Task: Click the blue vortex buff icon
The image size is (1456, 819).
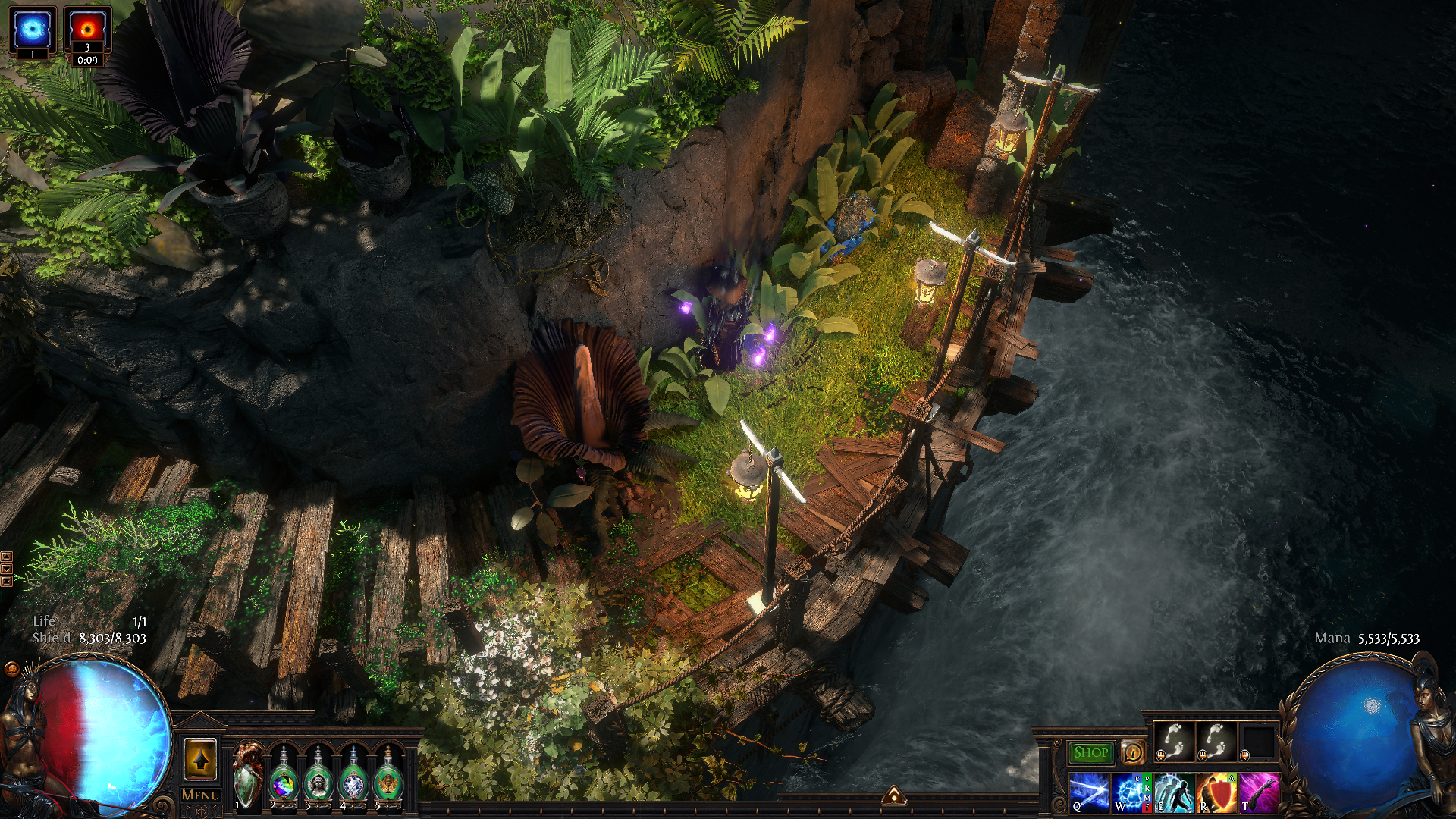Action: [x=33, y=30]
